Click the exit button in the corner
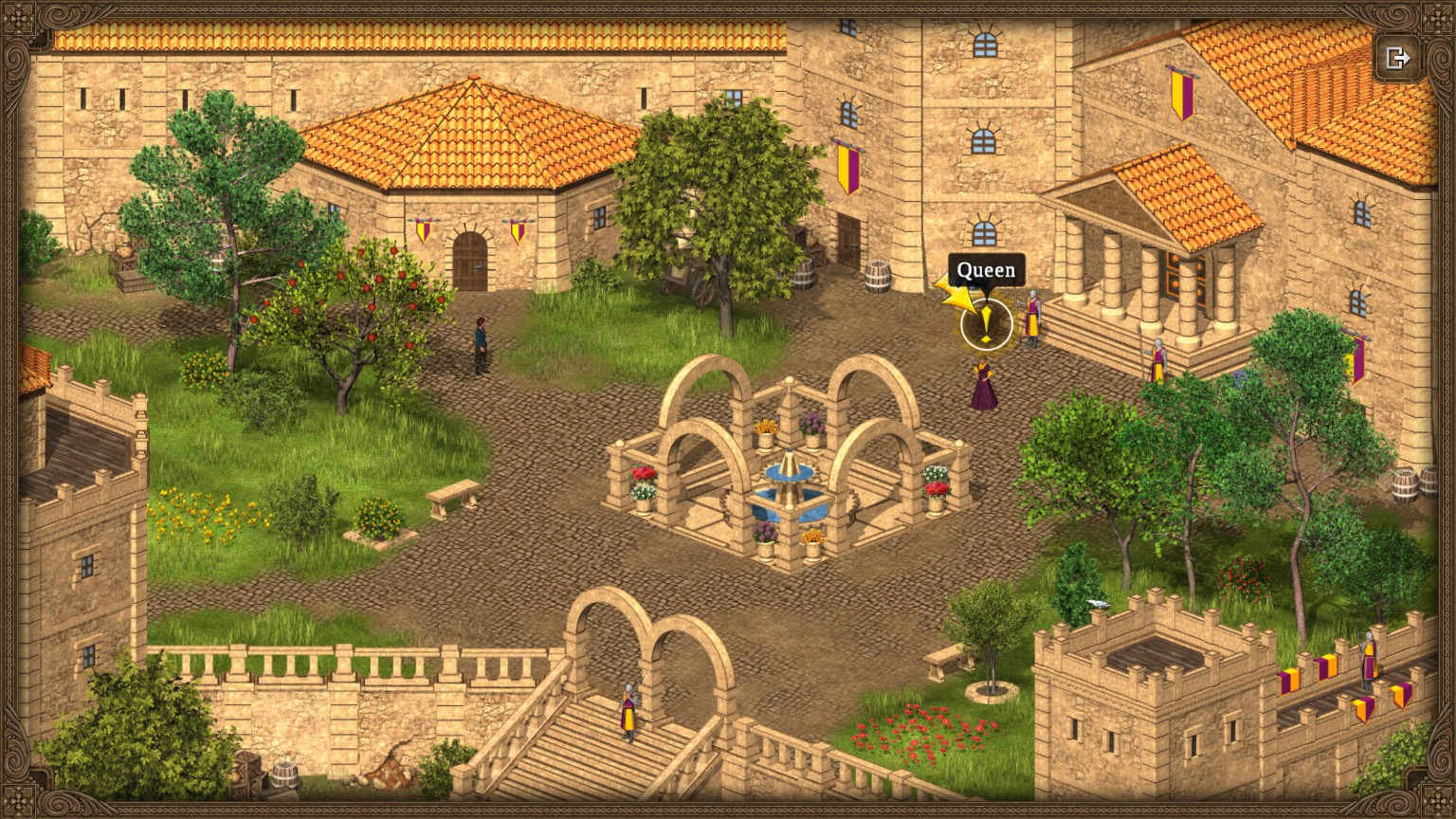The image size is (1456, 819). pyautogui.click(x=1397, y=59)
